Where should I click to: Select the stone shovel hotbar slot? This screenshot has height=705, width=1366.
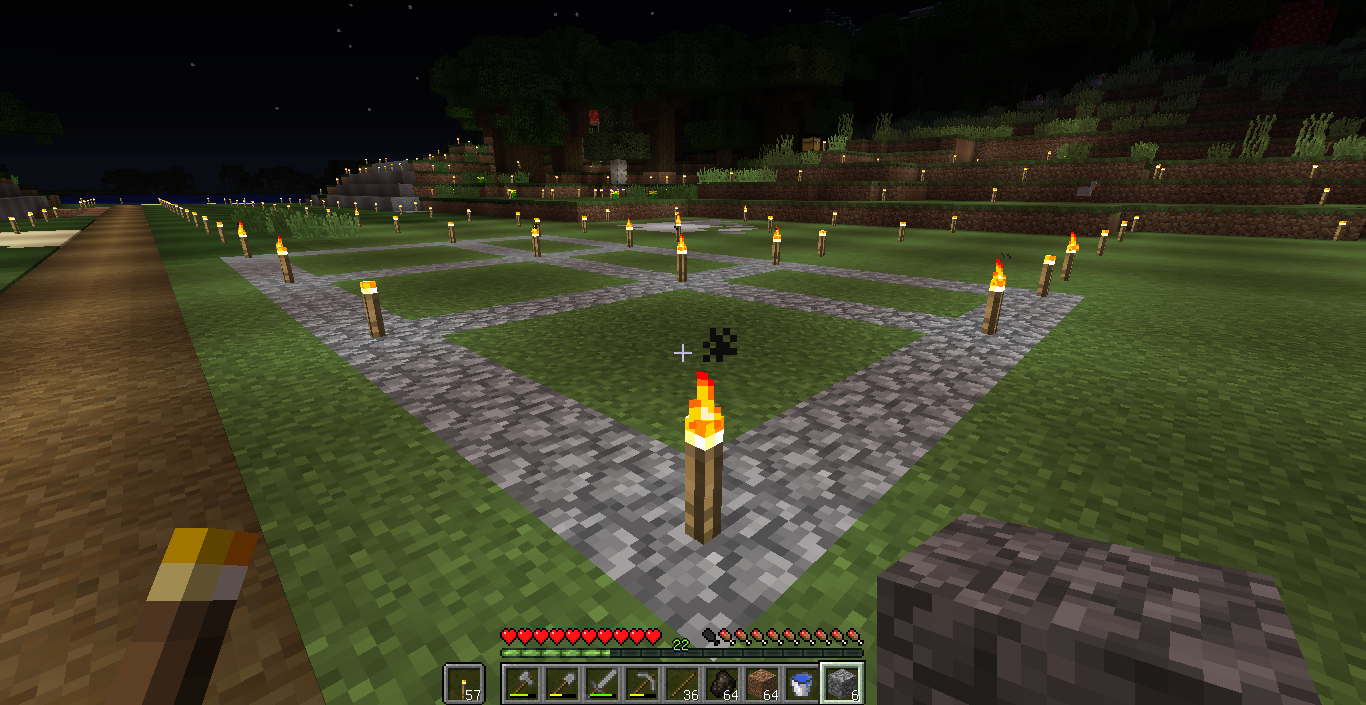click(562, 684)
